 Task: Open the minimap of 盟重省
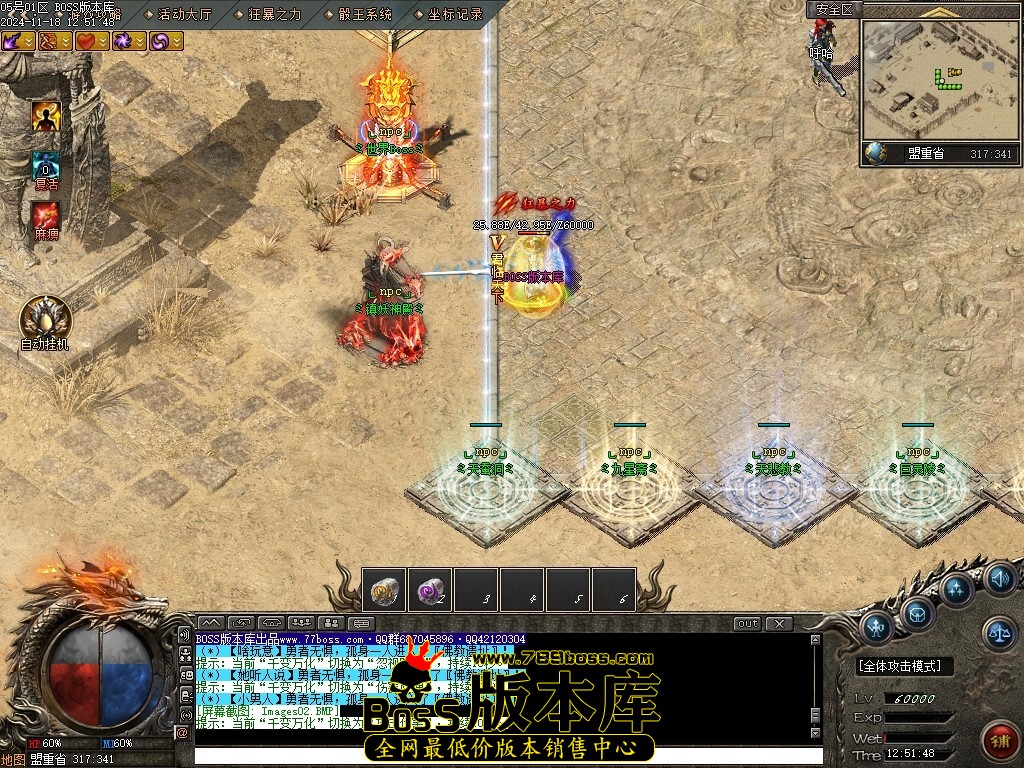click(x=938, y=81)
